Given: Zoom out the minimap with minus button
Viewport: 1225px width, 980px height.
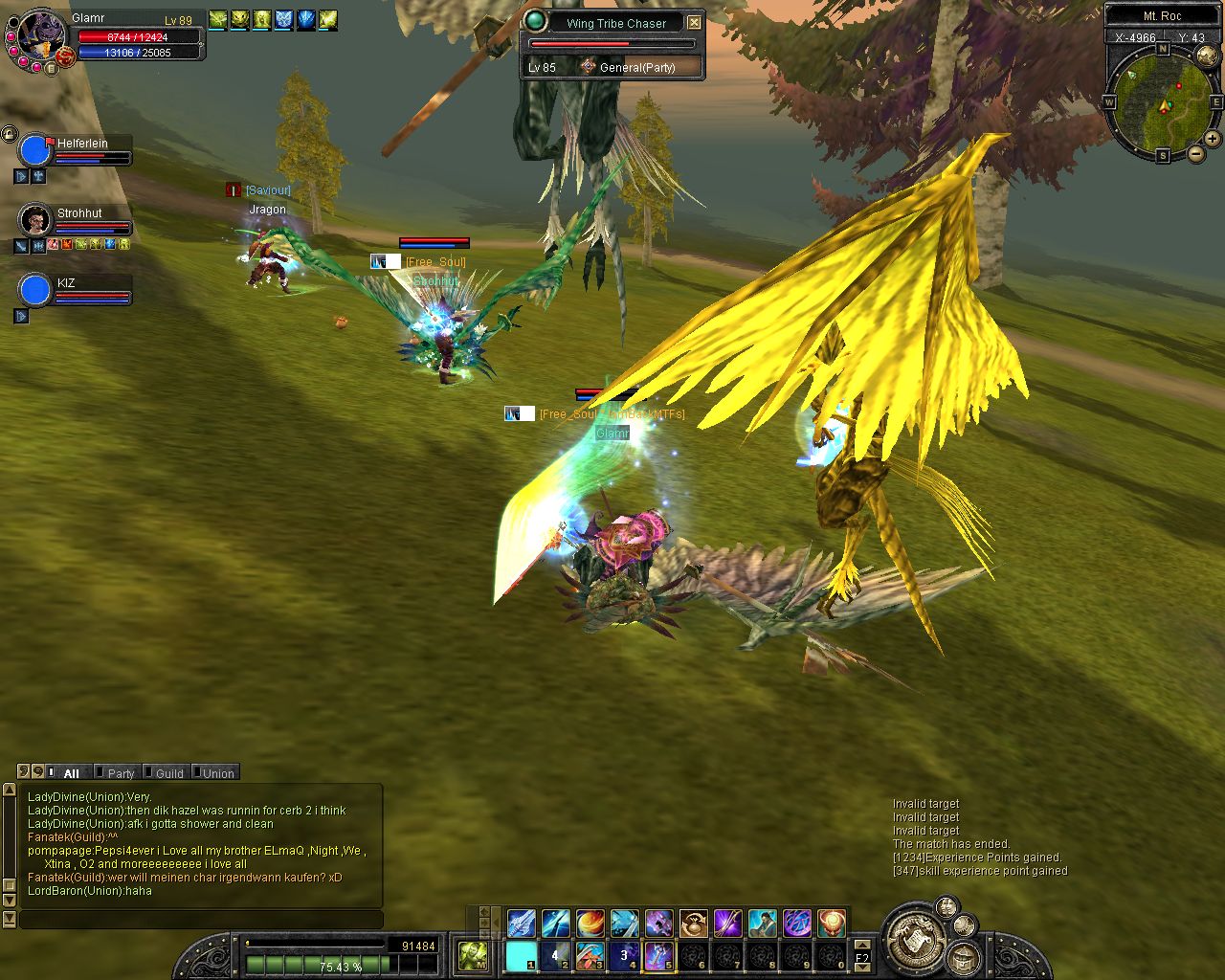Looking at the screenshot, I should [x=1195, y=153].
